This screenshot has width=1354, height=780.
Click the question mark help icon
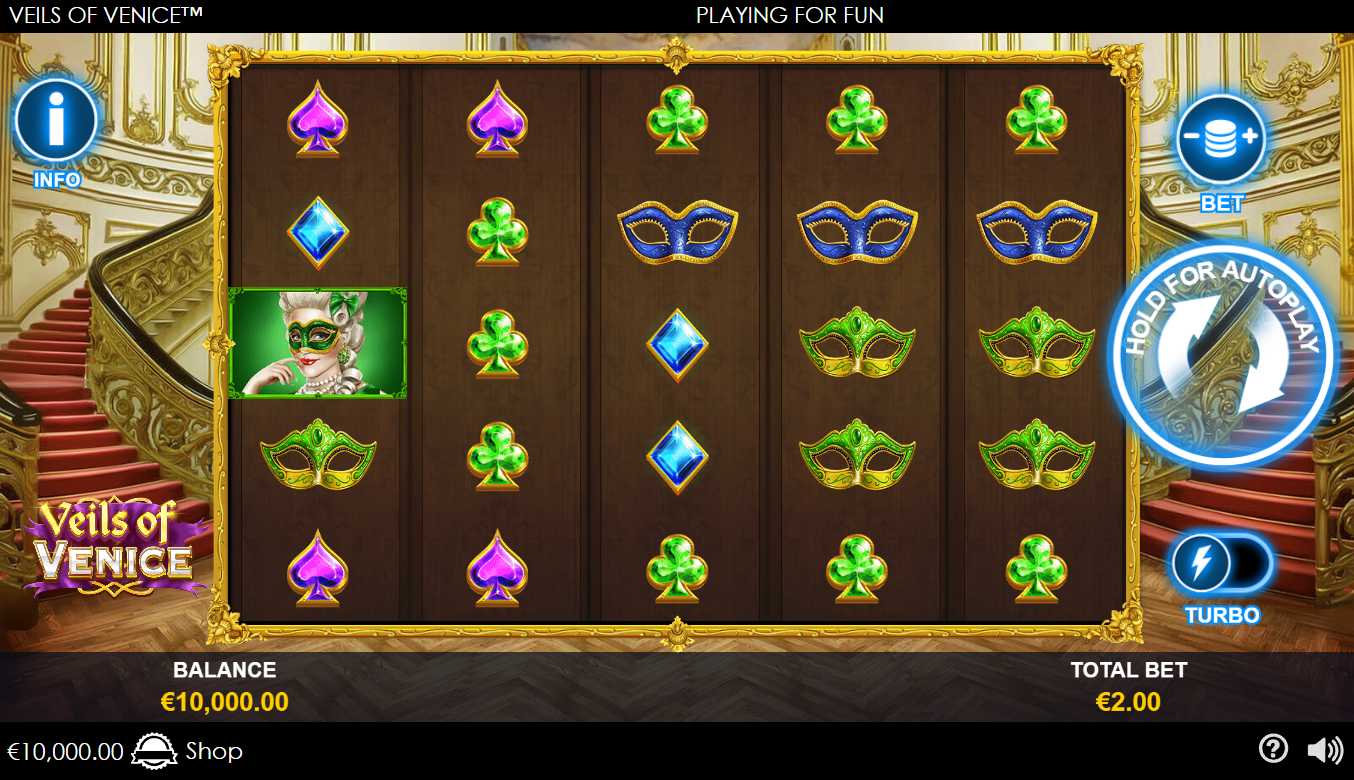coord(1272,749)
